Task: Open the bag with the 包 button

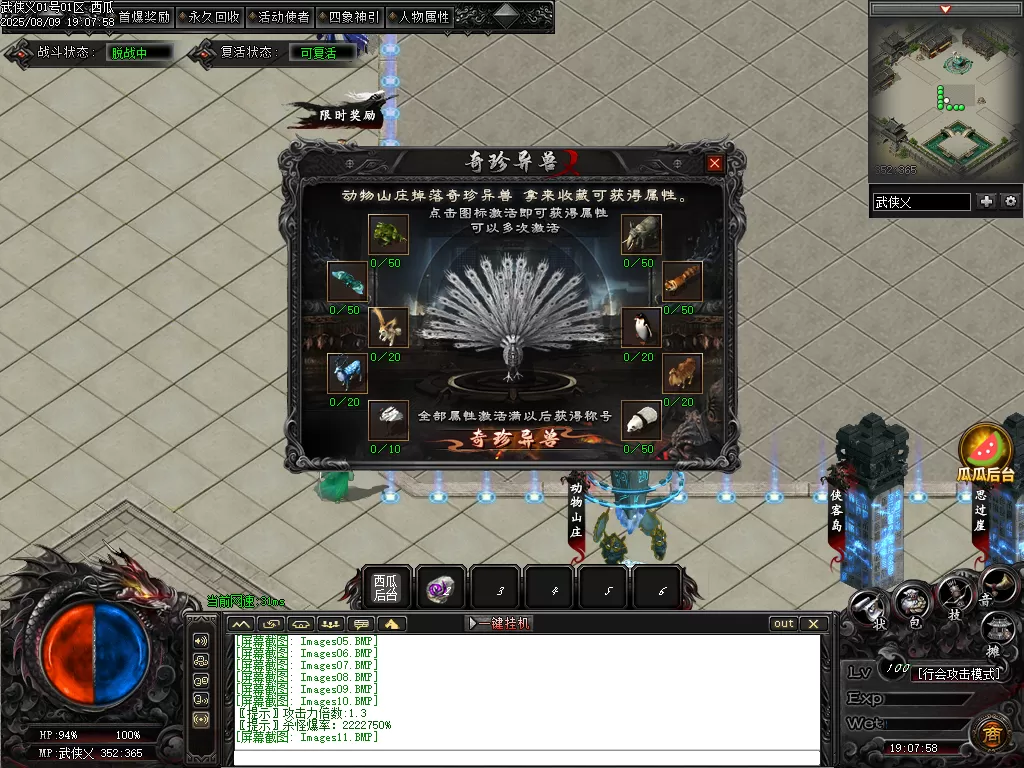Action: pos(914,602)
